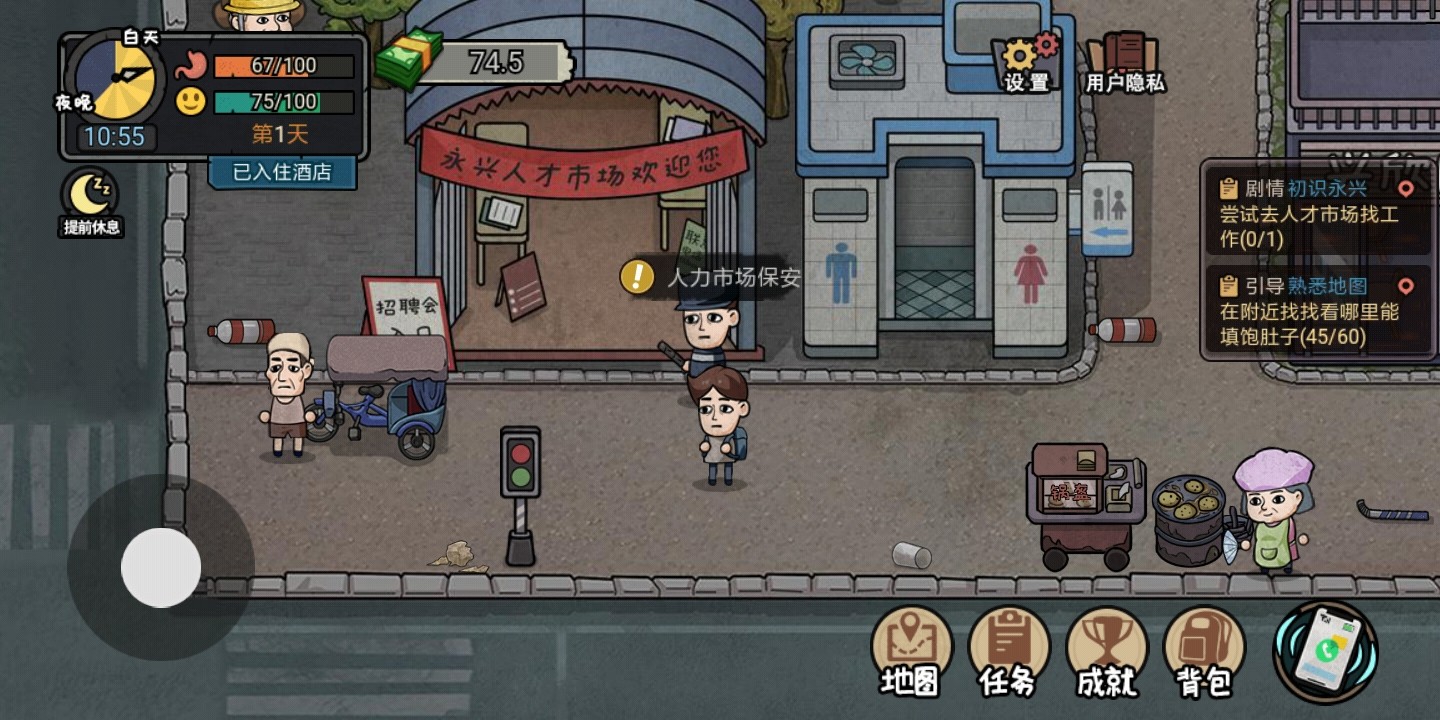The image size is (1440, 720).
Task: View the 成就 achievements trophy
Action: [1106, 651]
